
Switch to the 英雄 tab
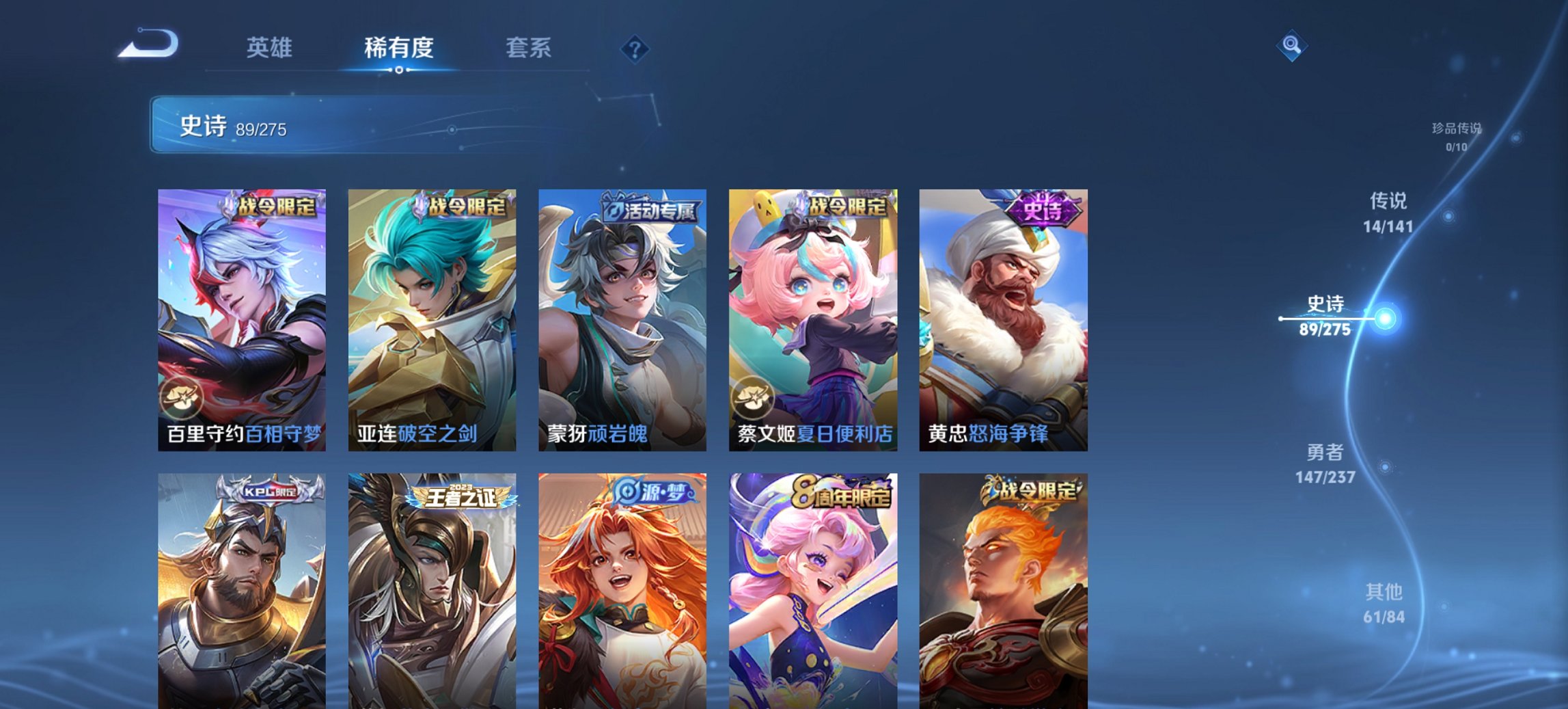coord(271,48)
